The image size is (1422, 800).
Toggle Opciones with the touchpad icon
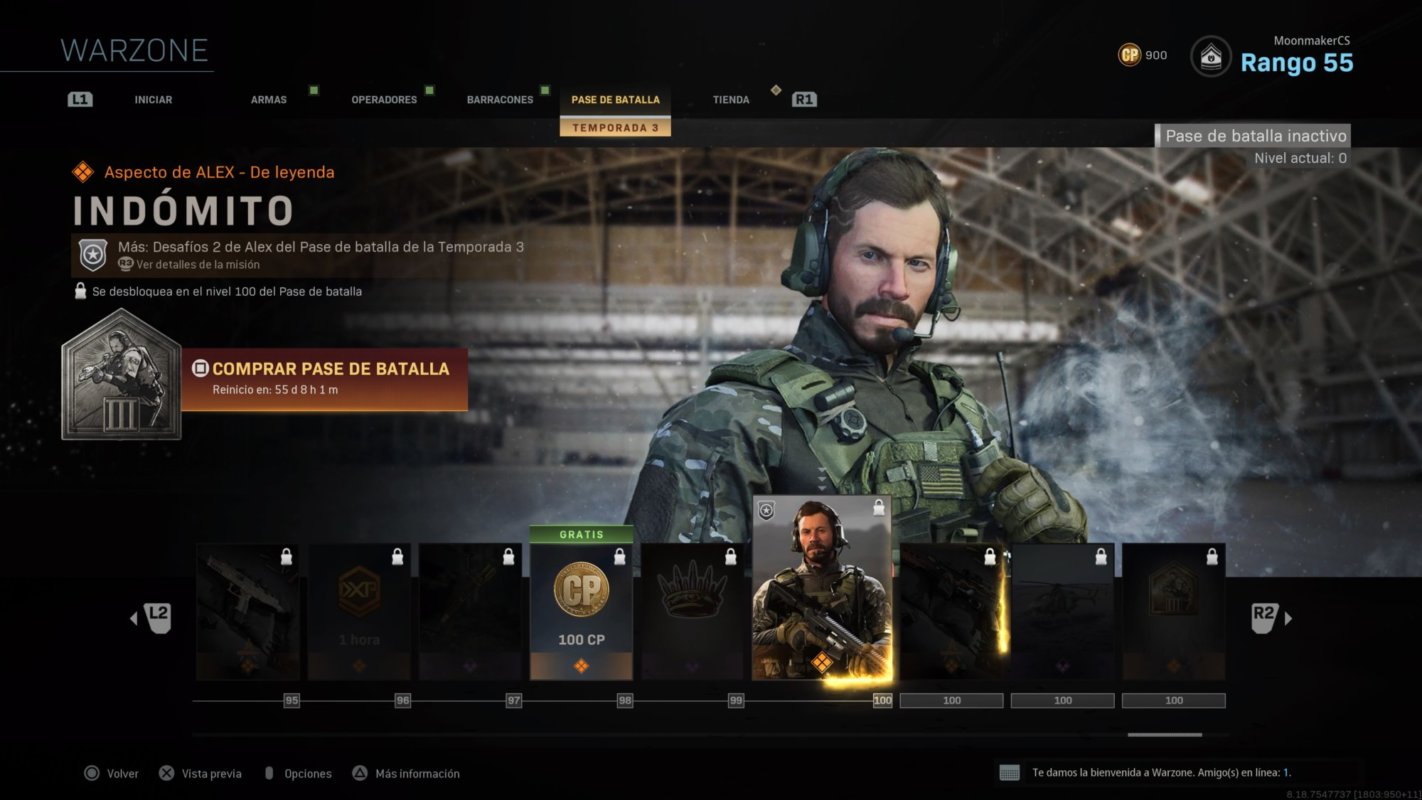tap(268, 773)
